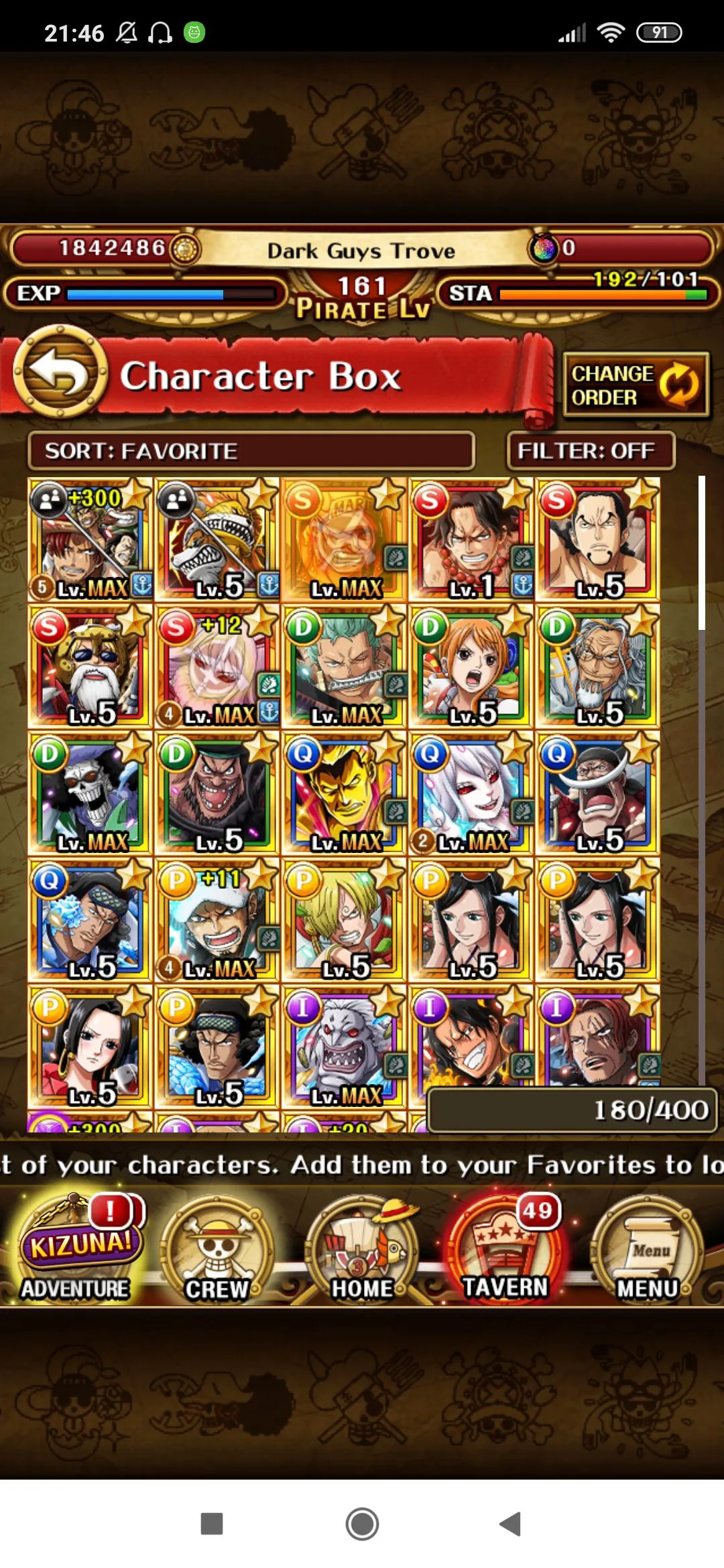Choose the grey-bearded Rayleigh character tile
This screenshot has width=724, height=1568.
[x=597, y=666]
